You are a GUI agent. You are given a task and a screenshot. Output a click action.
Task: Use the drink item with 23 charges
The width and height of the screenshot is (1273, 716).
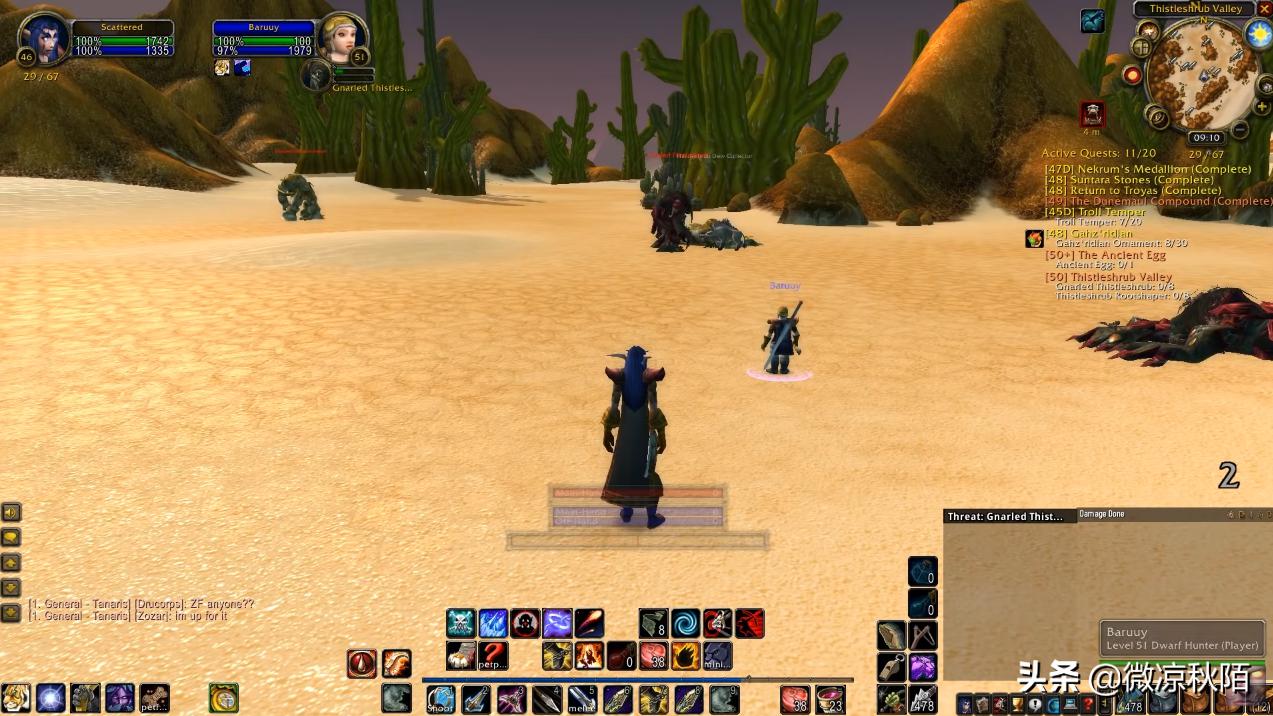tap(830, 699)
